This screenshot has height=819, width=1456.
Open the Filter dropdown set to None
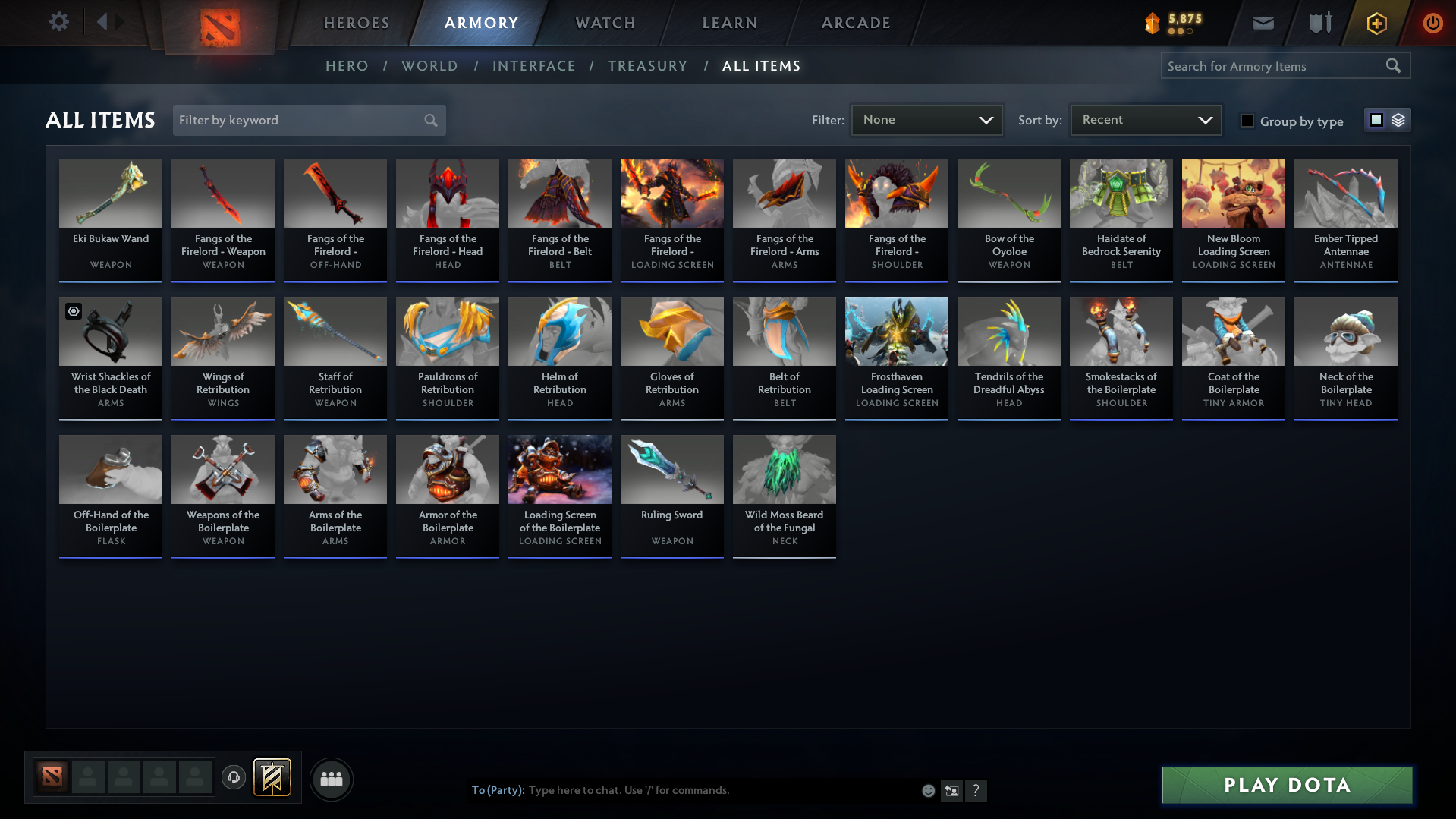point(926,119)
